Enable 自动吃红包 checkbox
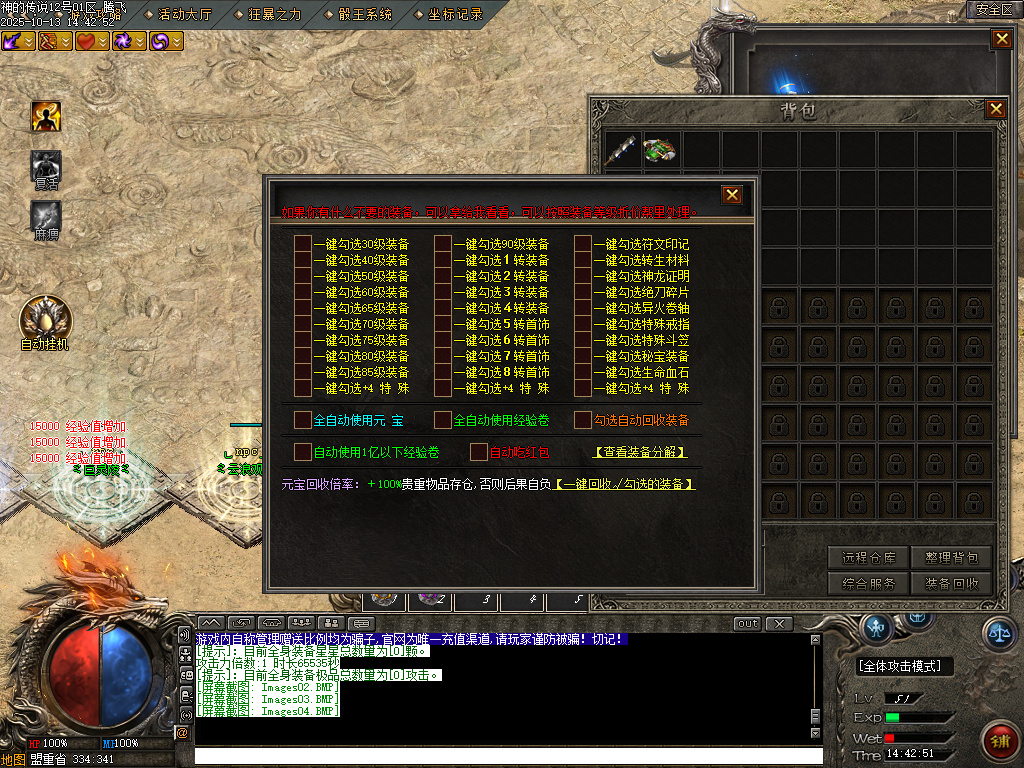 click(x=479, y=452)
